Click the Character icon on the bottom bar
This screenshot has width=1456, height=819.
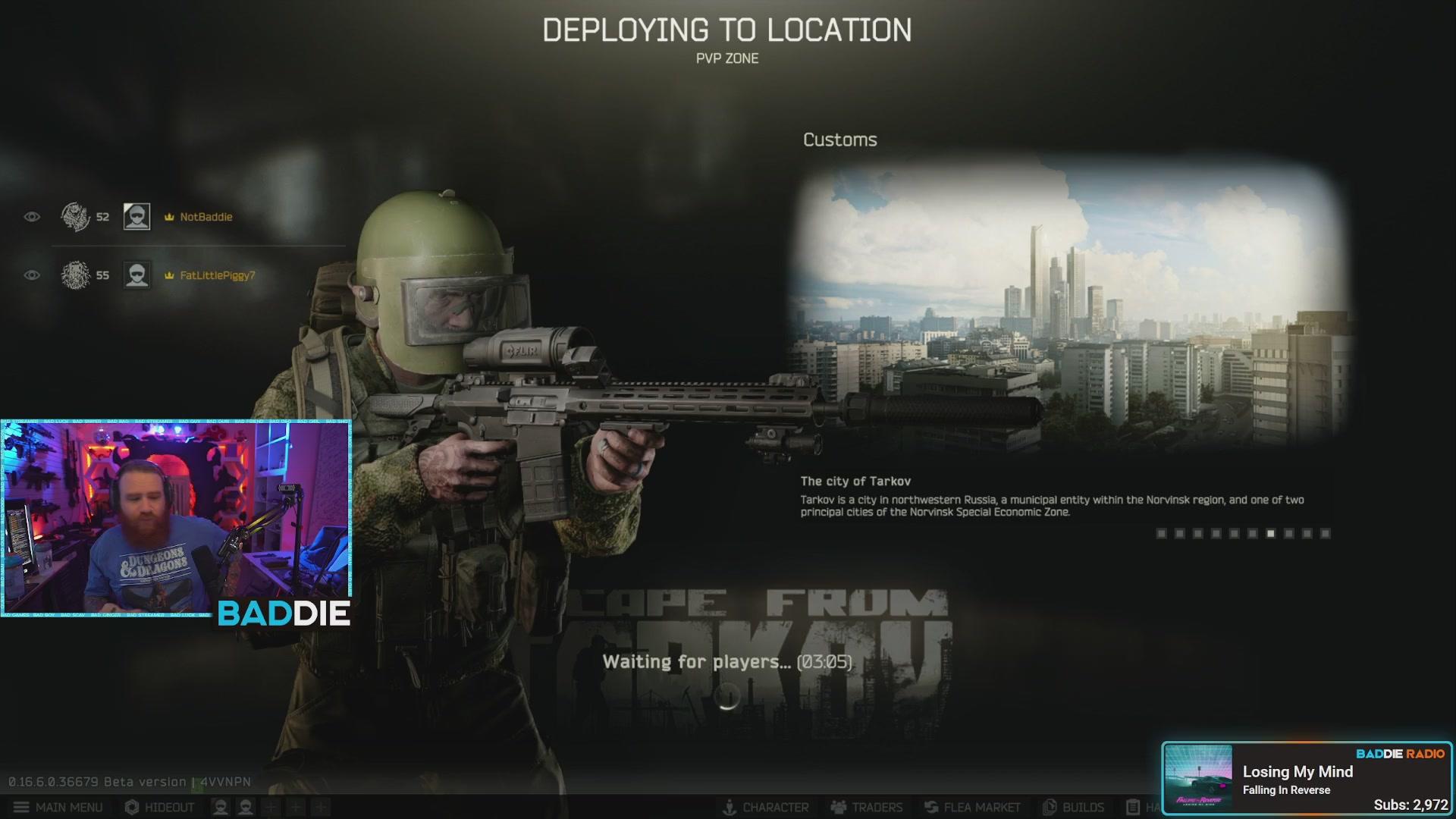coord(730,807)
